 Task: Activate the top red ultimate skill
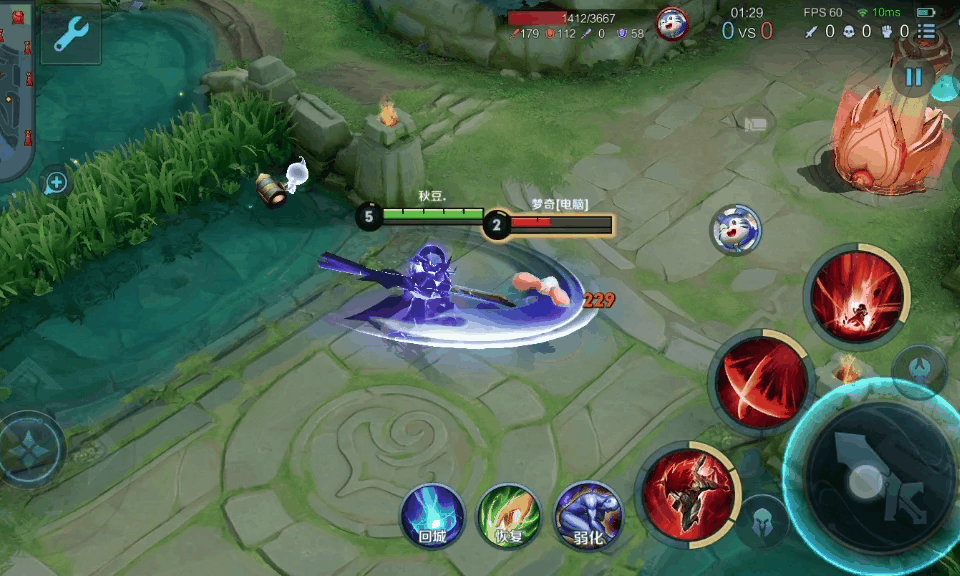(x=857, y=295)
